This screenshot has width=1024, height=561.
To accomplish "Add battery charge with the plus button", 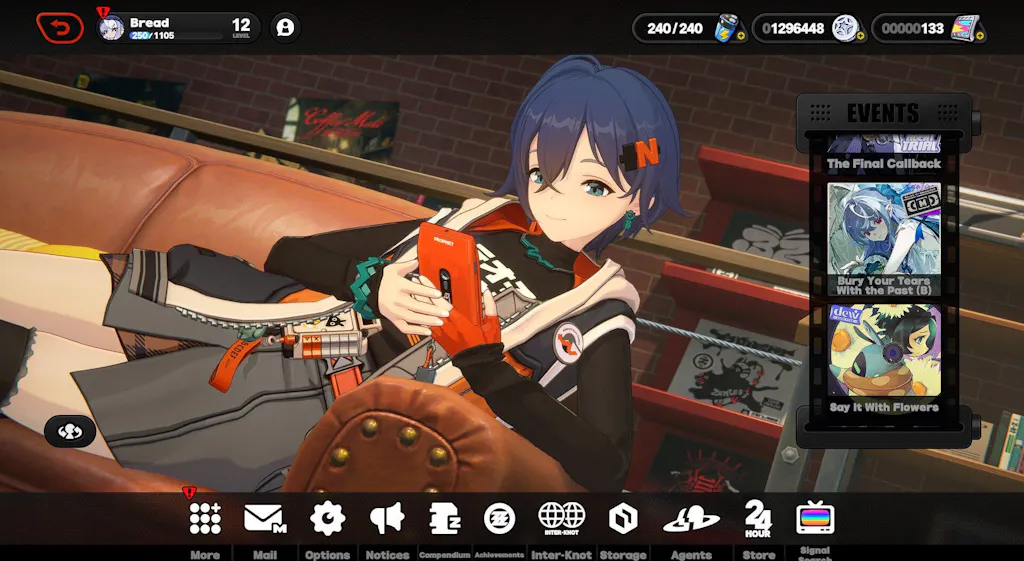I will 741,36.
